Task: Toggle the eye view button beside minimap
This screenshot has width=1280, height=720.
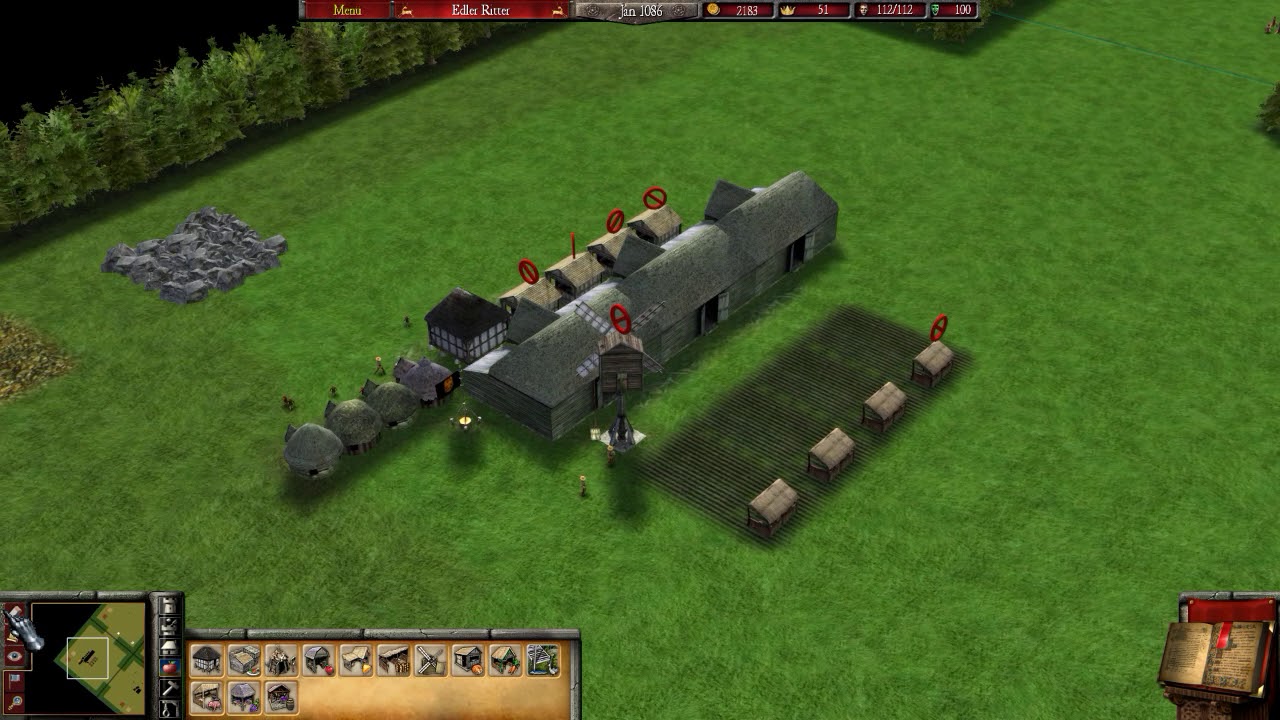Action: point(15,657)
